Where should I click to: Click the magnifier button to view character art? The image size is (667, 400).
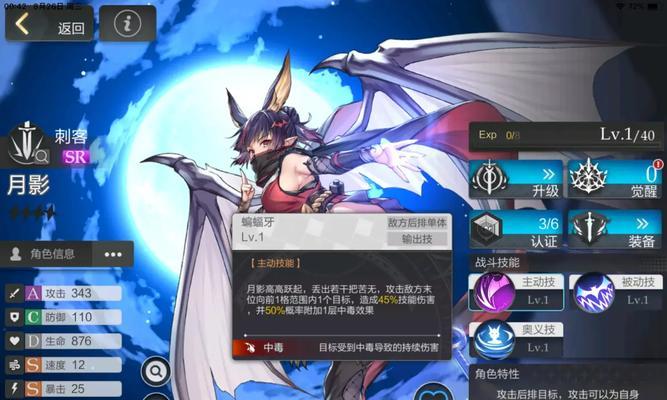[x=156, y=372]
